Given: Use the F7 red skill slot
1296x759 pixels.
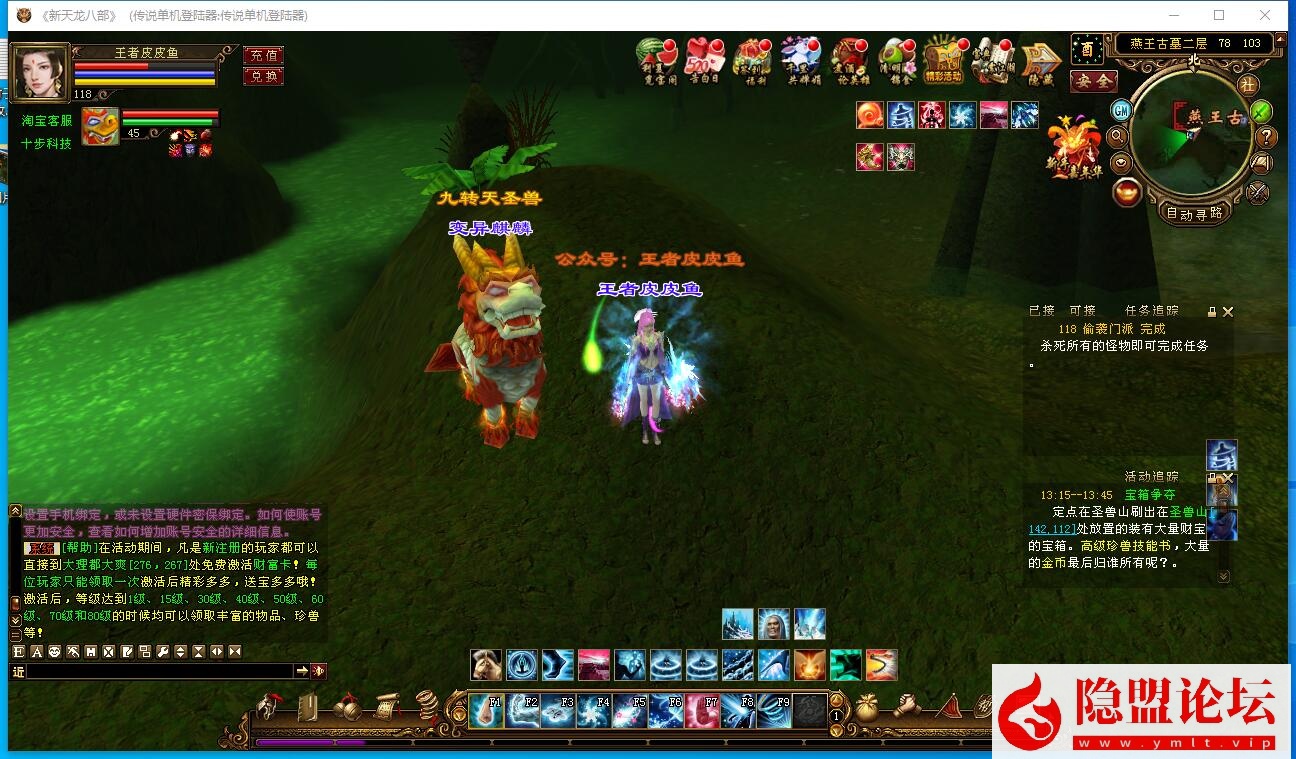Looking at the screenshot, I should click(703, 710).
